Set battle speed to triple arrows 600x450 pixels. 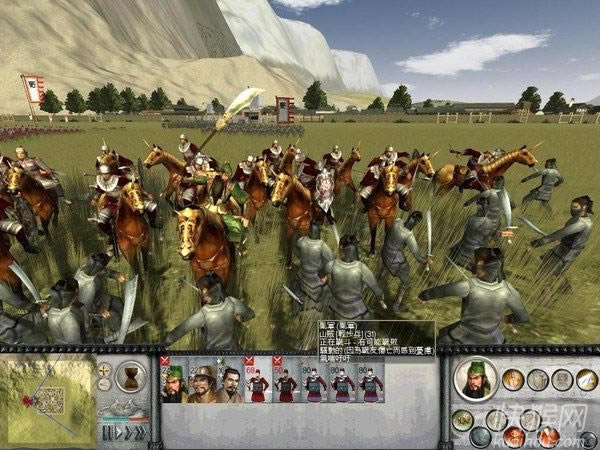pyautogui.click(x=138, y=433)
